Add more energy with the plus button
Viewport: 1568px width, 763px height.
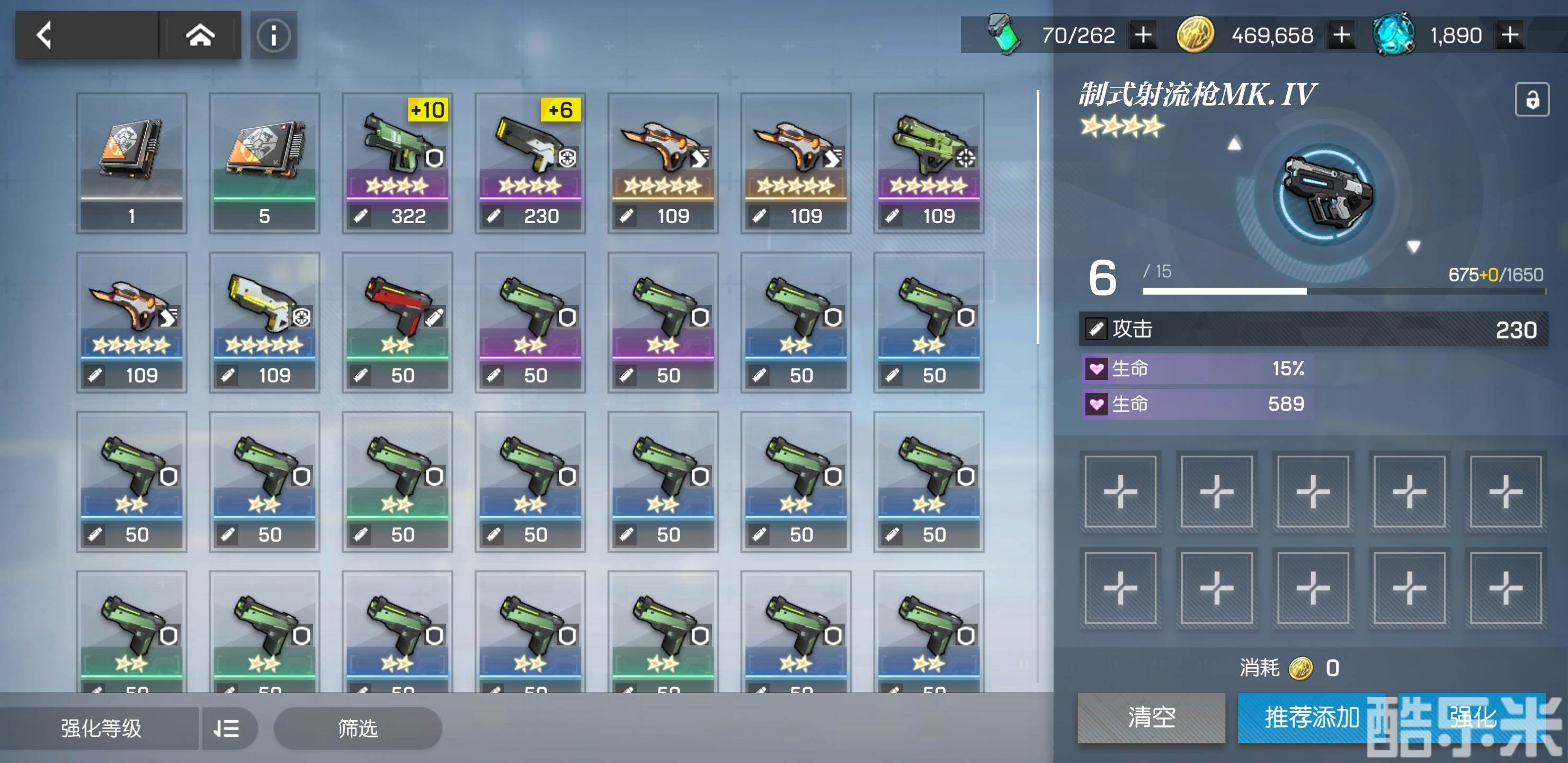[x=1143, y=36]
